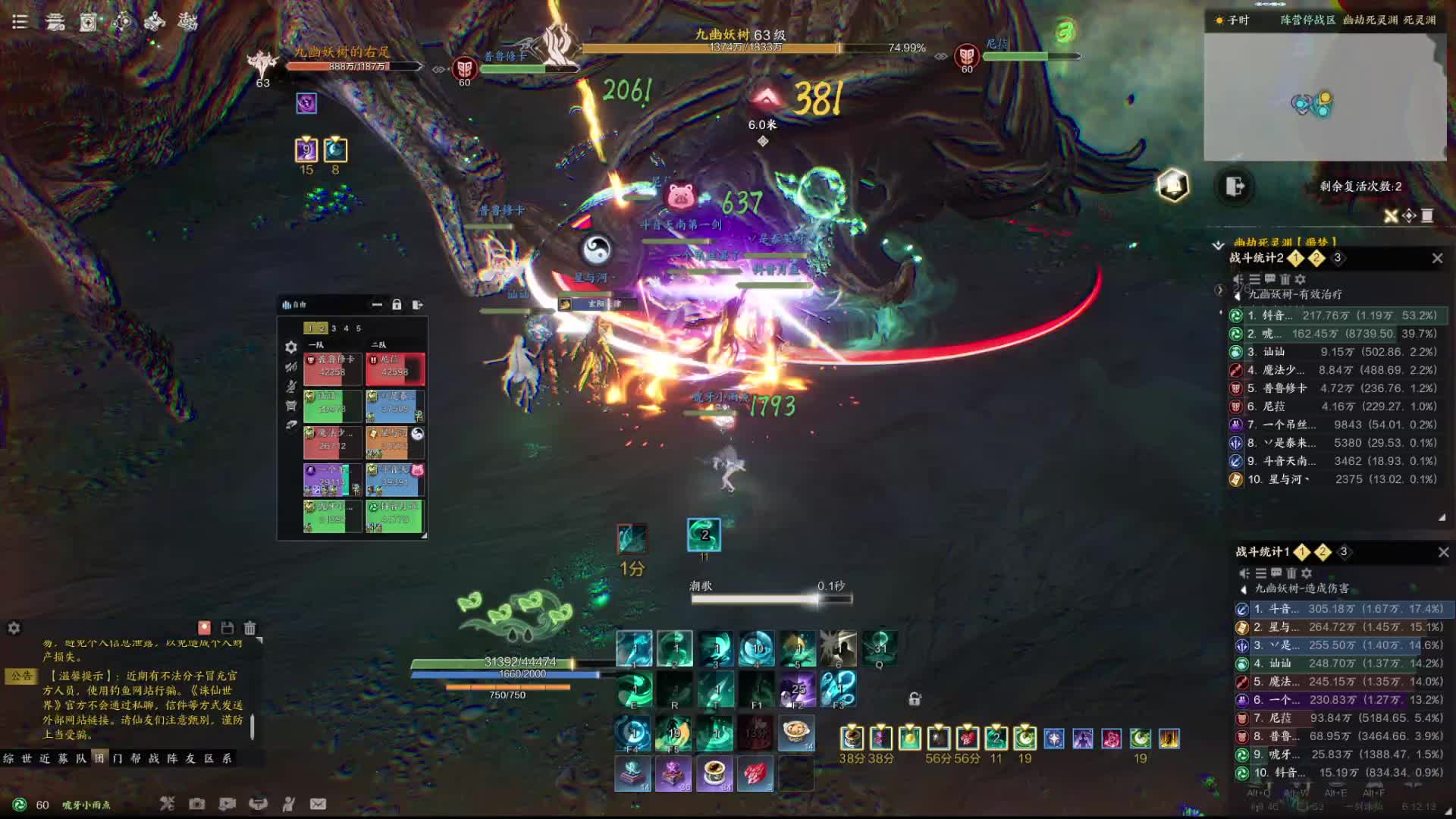Use the Q key green orb skill
This screenshot has height=819, width=1456.
point(880,649)
